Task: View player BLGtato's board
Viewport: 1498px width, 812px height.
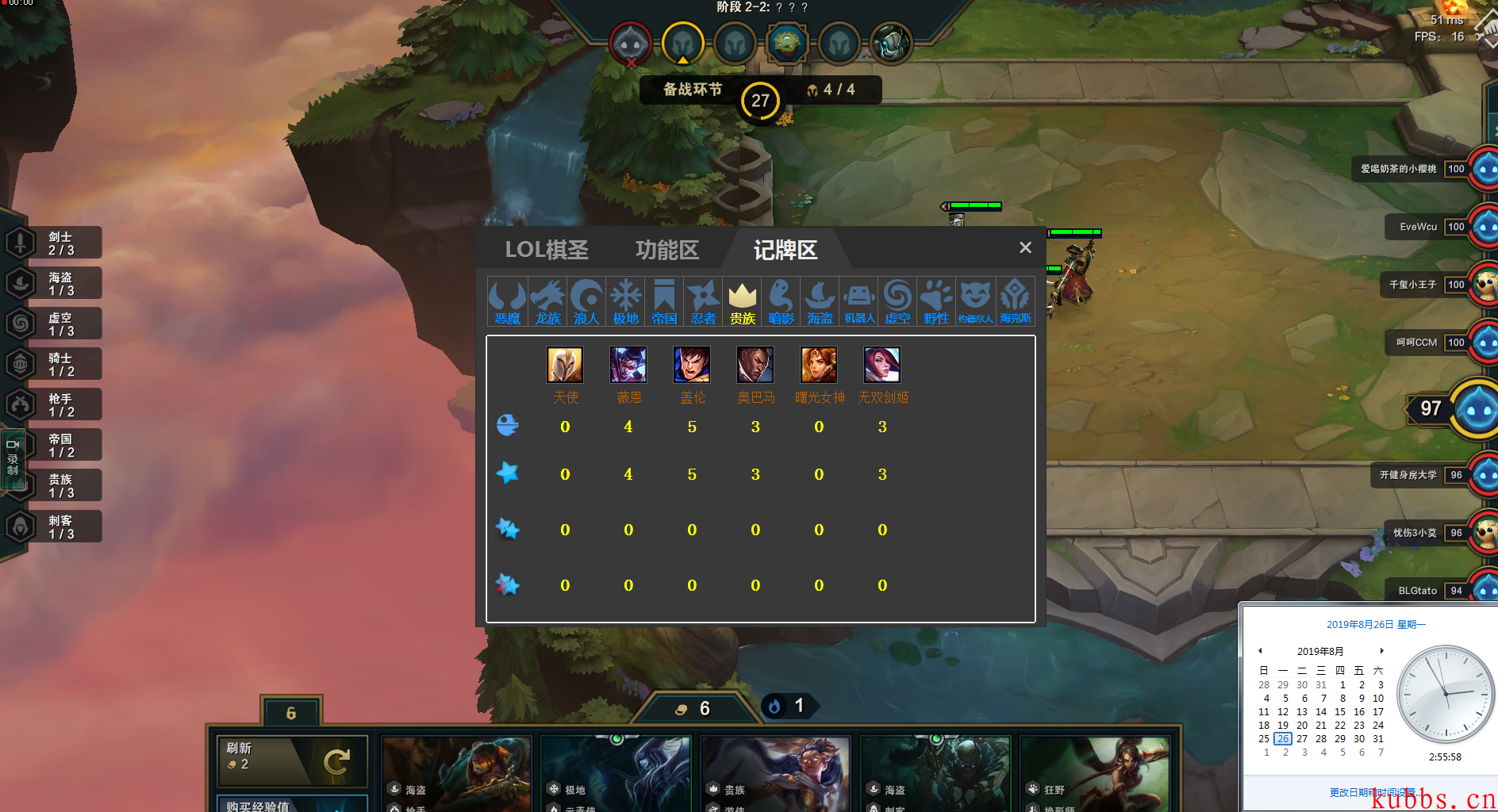Action: pos(1418,591)
